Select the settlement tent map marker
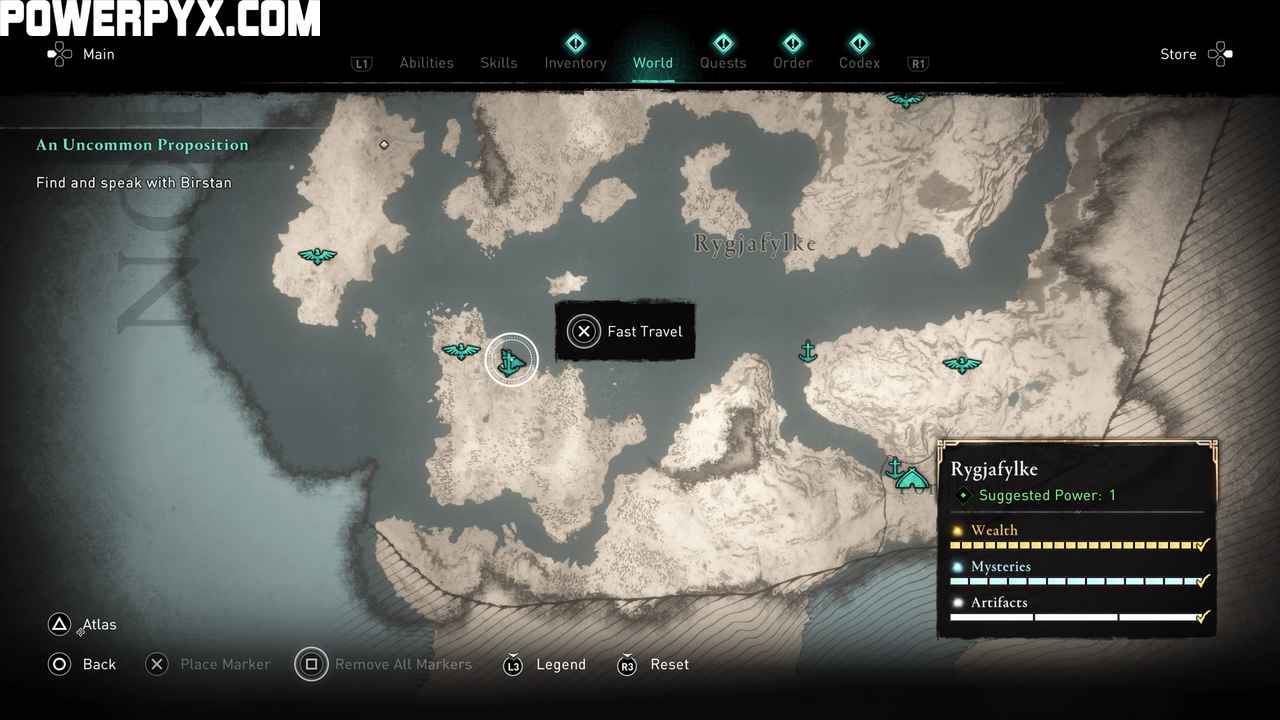The width and height of the screenshot is (1280, 720). 911,479
